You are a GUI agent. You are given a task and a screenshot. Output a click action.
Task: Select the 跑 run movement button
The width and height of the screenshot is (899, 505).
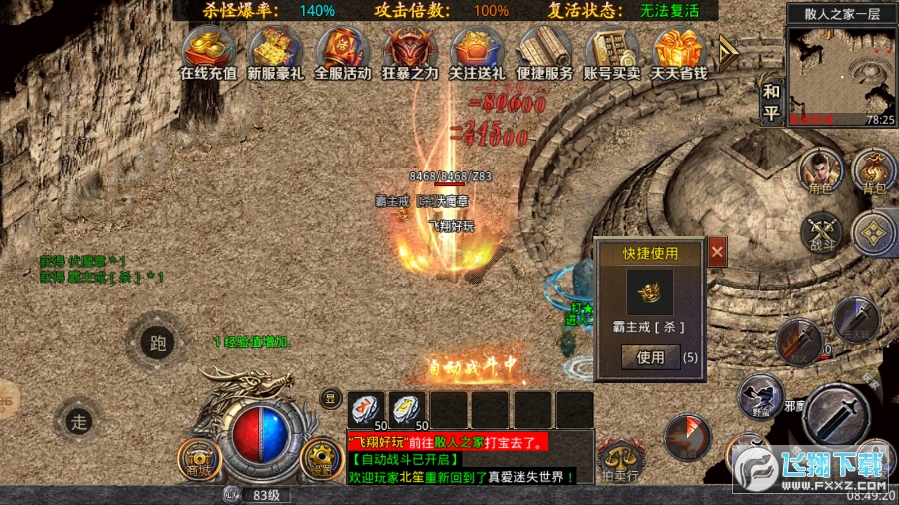click(157, 342)
